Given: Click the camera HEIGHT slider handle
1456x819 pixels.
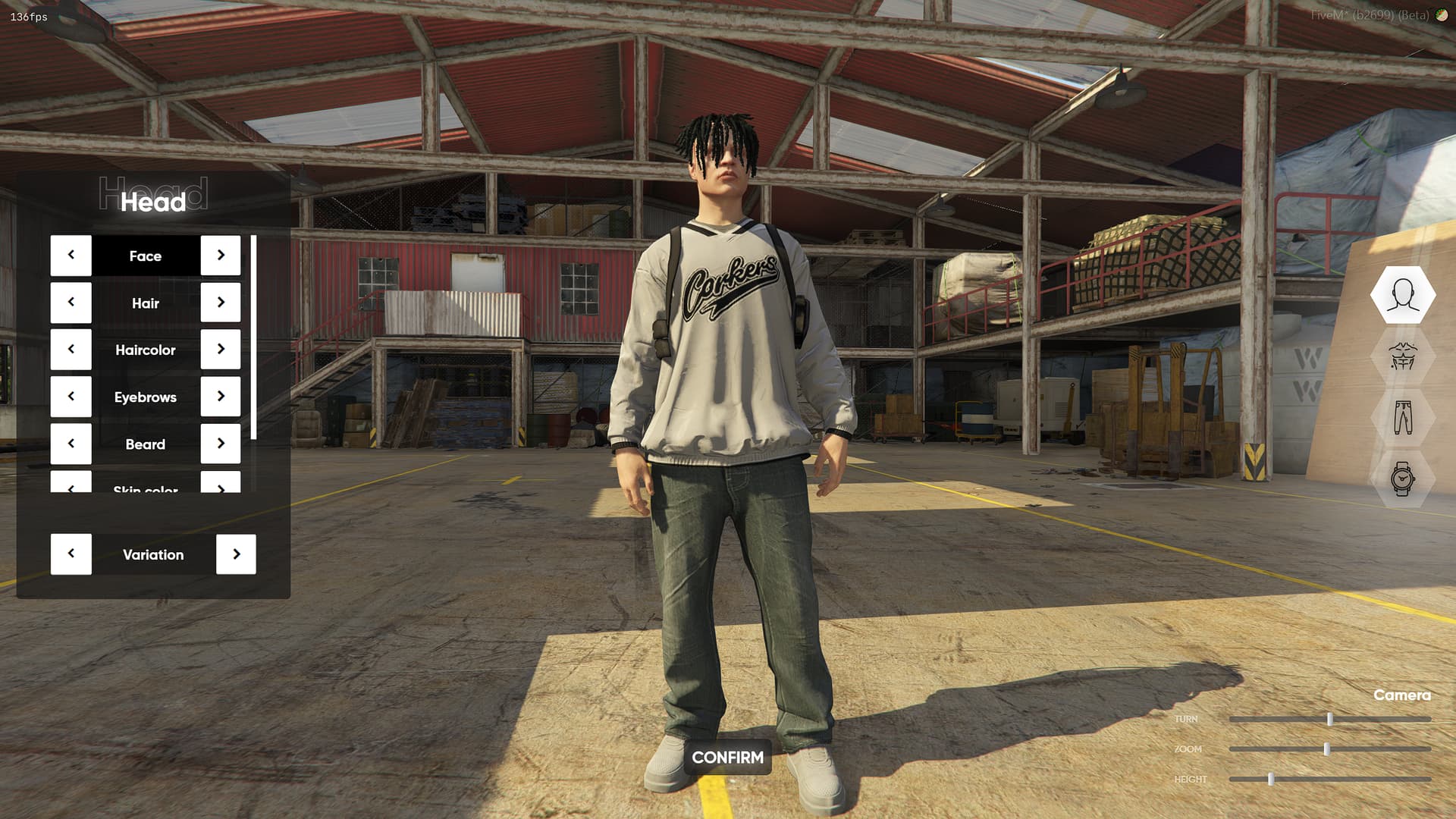Looking at the screenshot, I should point(1271,780).
